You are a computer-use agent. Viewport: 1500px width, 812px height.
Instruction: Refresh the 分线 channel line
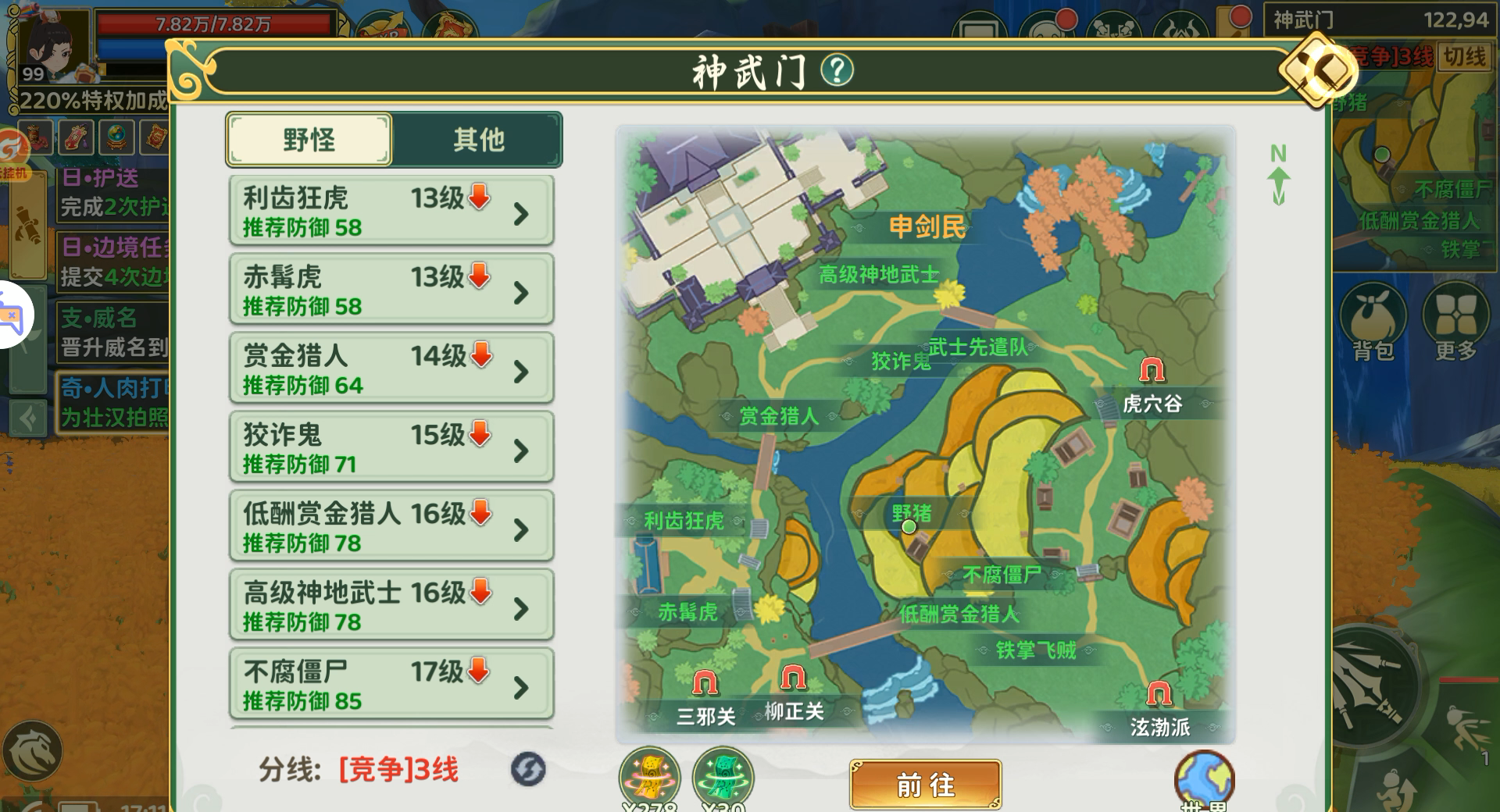pos(528,769)
